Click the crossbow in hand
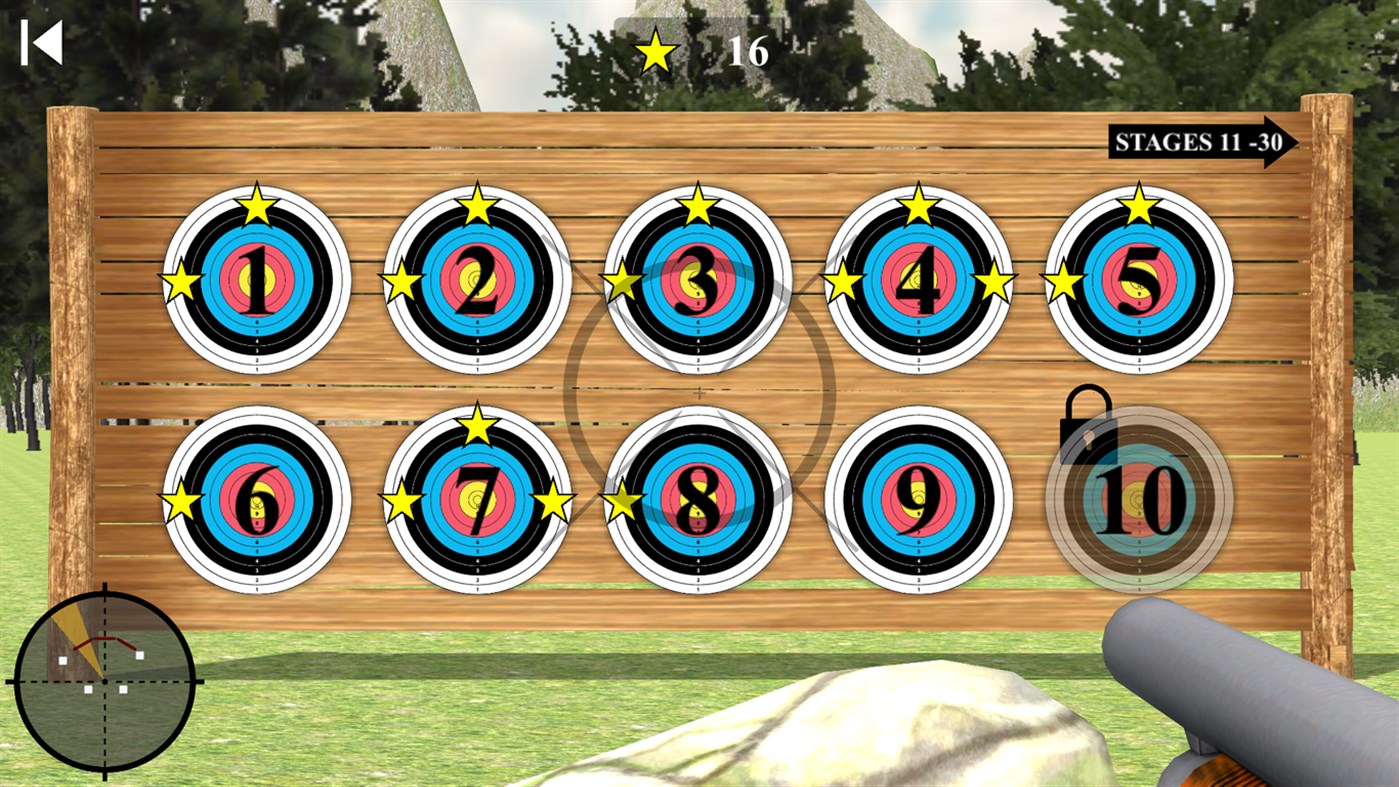 coord(1230,680)
